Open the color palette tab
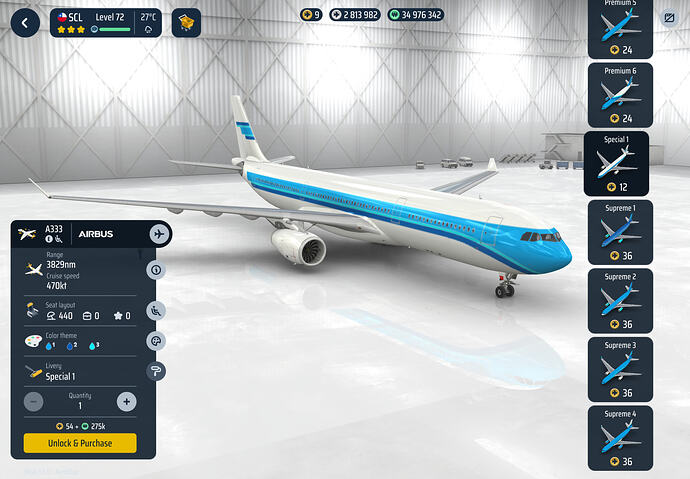 point(157,341)
